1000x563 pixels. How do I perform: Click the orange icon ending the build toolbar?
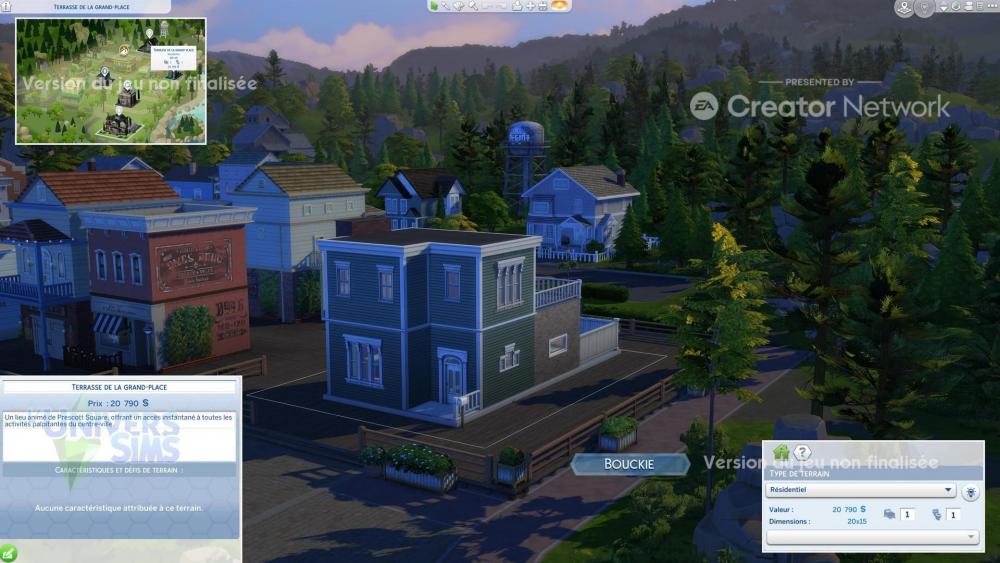[560, 6]
